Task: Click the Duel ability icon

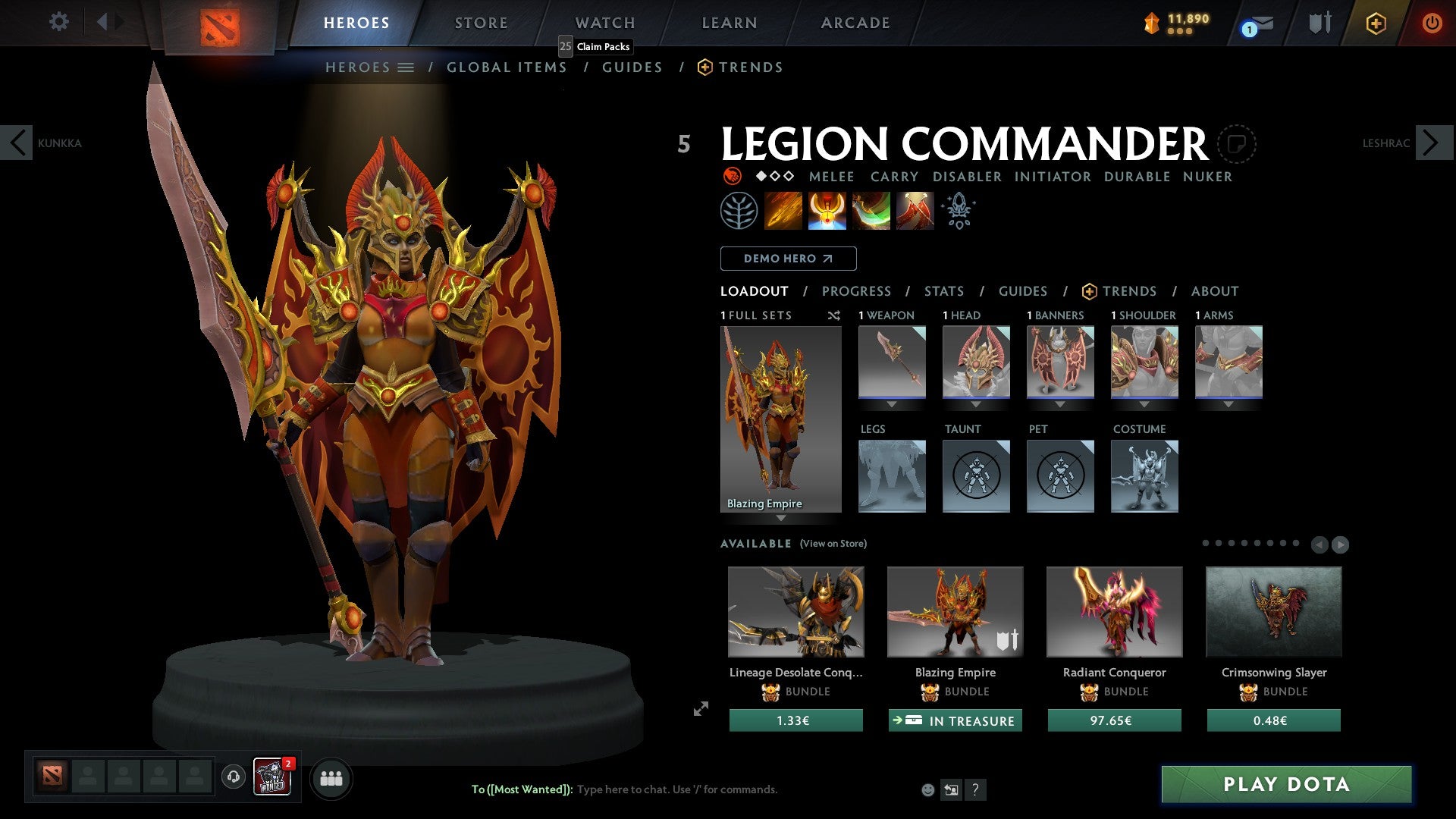Action: coord(914,210)
